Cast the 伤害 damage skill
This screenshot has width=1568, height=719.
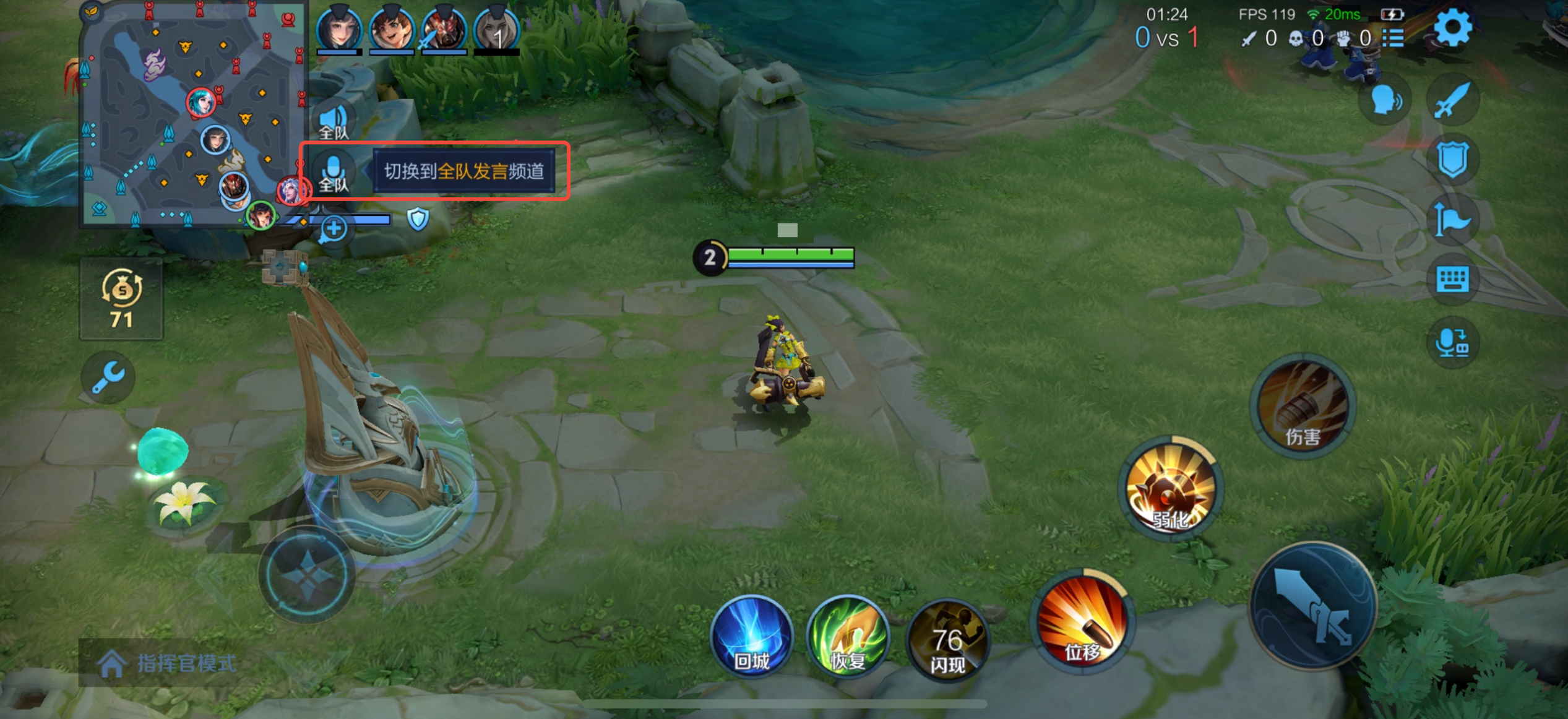click(1303, 405)
